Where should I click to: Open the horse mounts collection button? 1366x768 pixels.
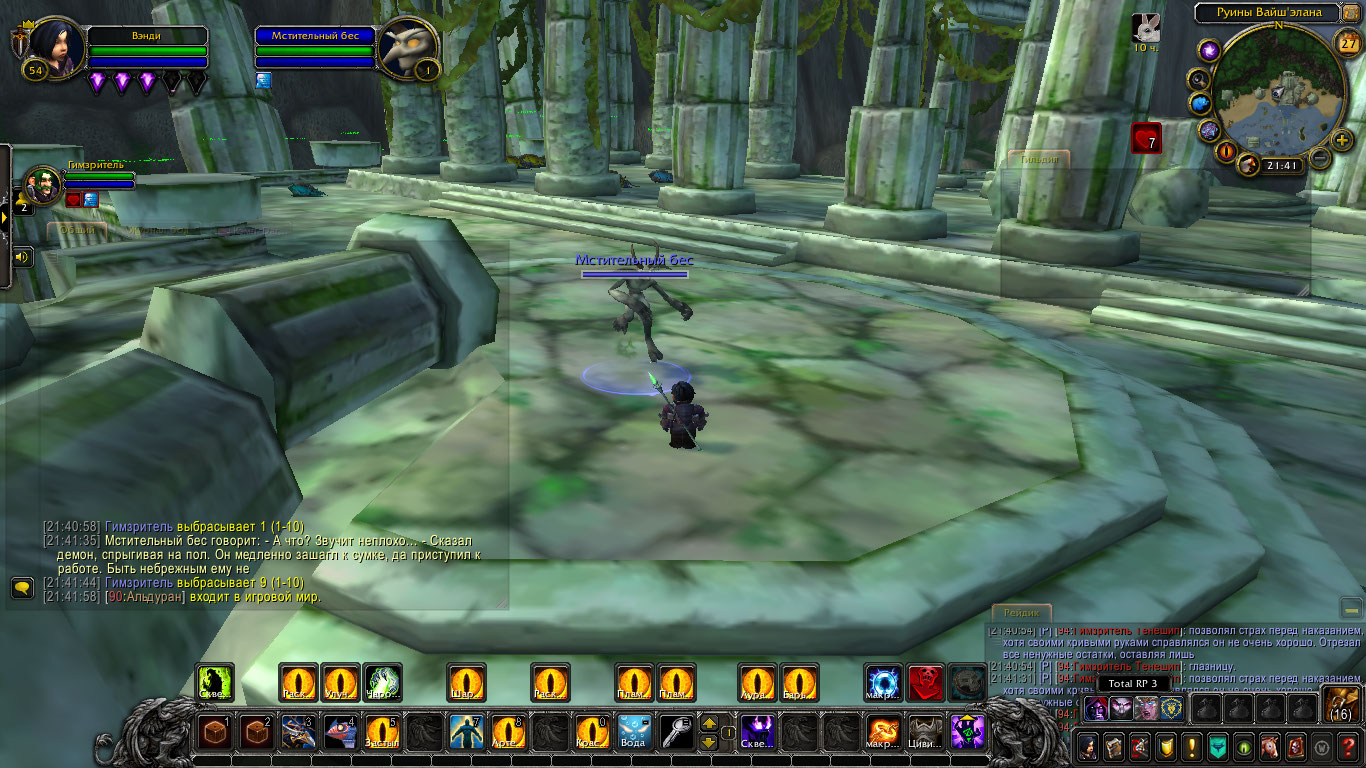coord(1269,746)
